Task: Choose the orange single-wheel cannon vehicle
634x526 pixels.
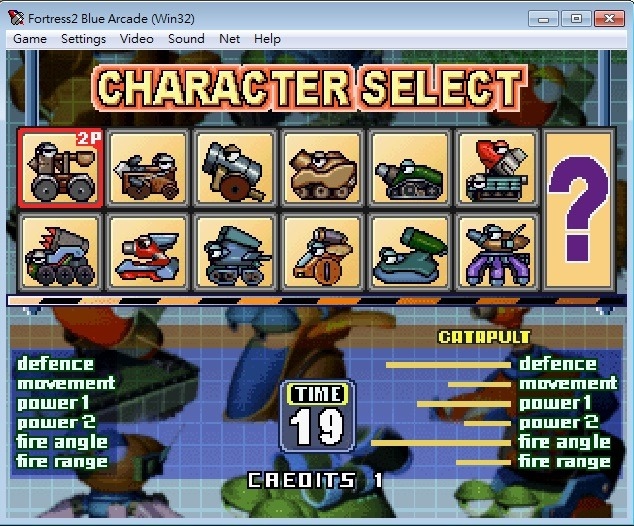Action: (x=321, y=253)
